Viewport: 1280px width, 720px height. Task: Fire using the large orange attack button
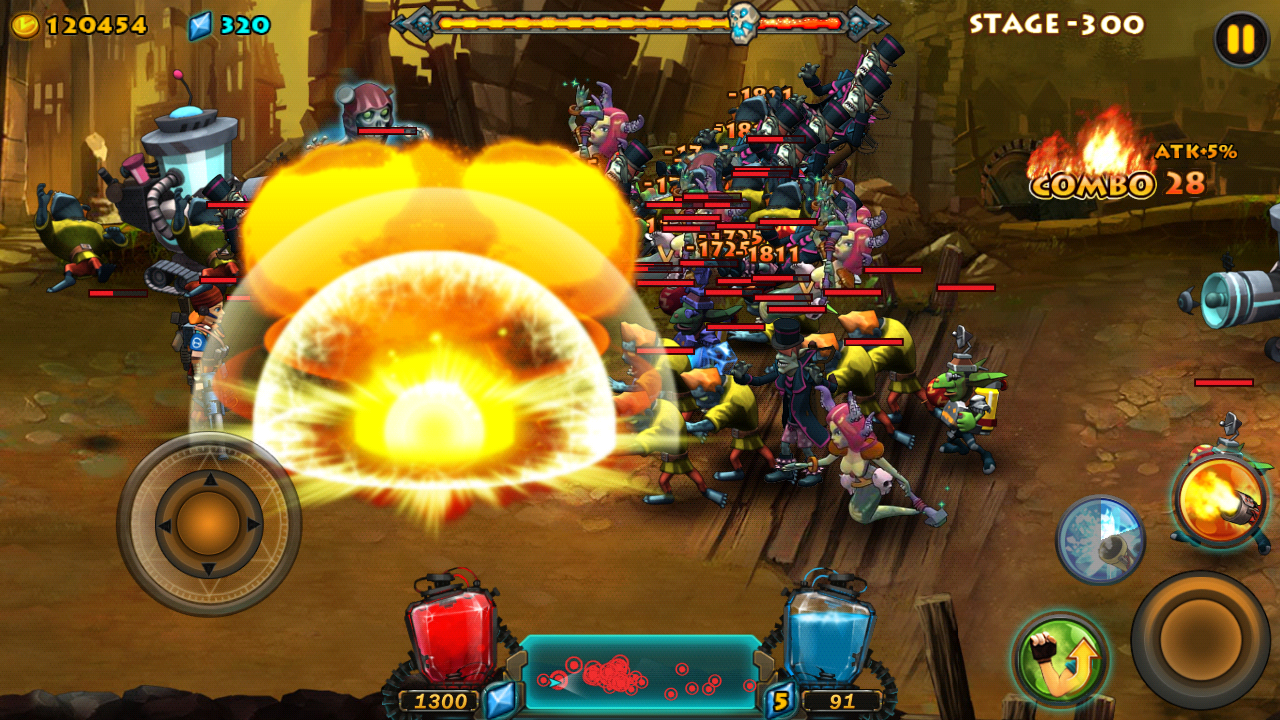[x=1200, y=639]
